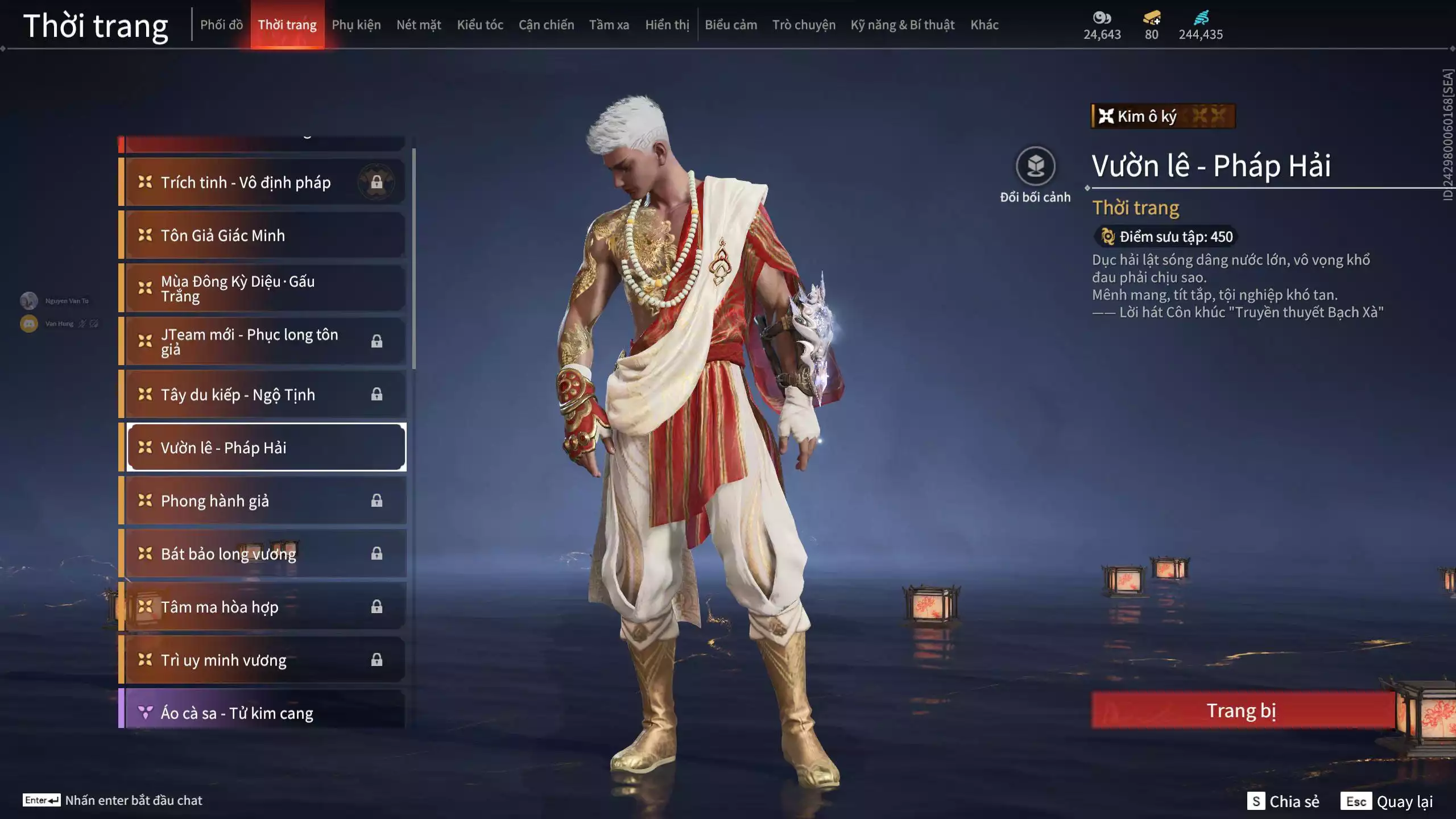Click the Đổi bối cảnh background icon
Screen dimensions: 1456x819
(1035, 167)
